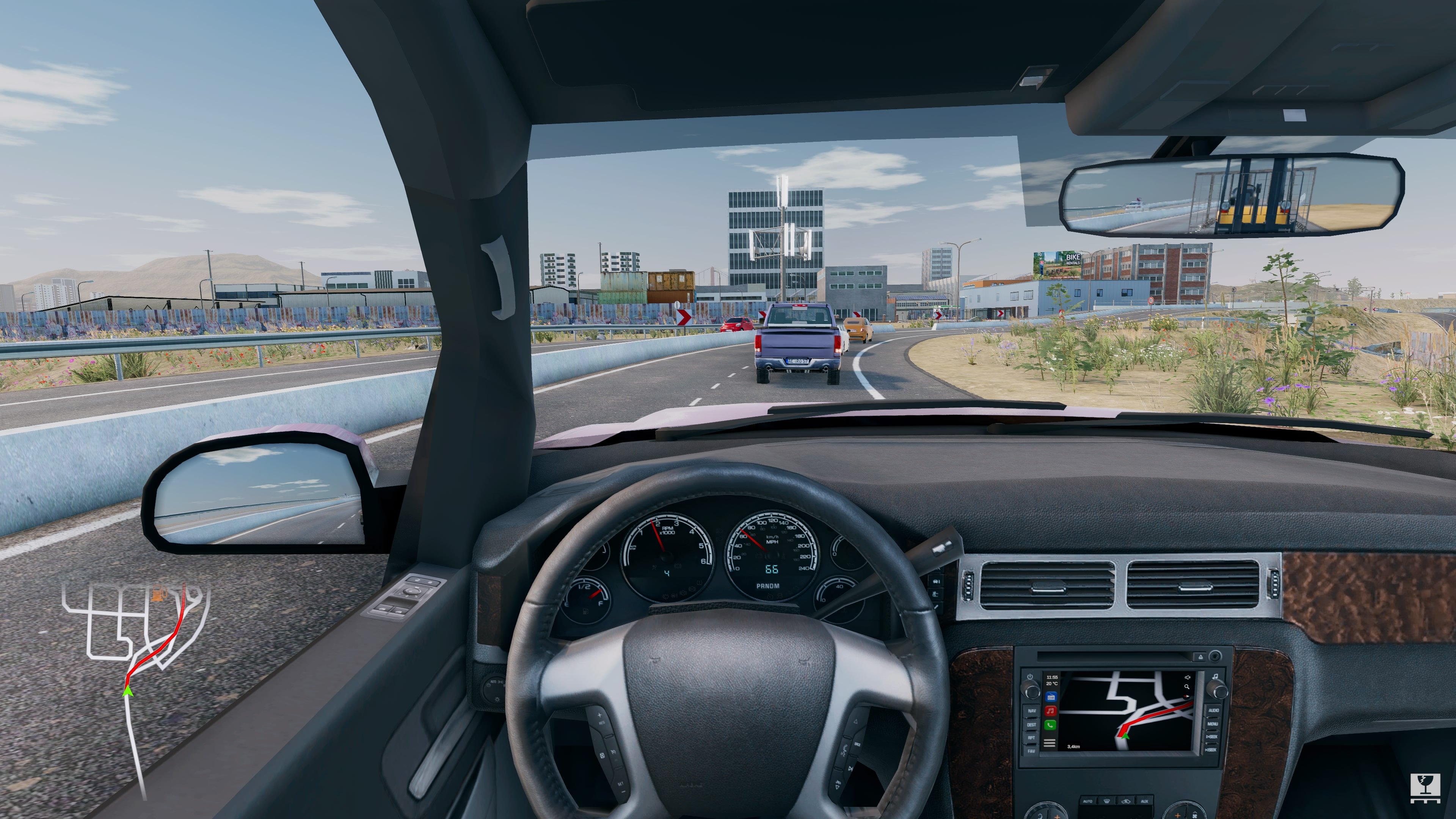Tap the music note icon above the right knob
Viewport: 1456px width, 819px height.
[1216, 676]
